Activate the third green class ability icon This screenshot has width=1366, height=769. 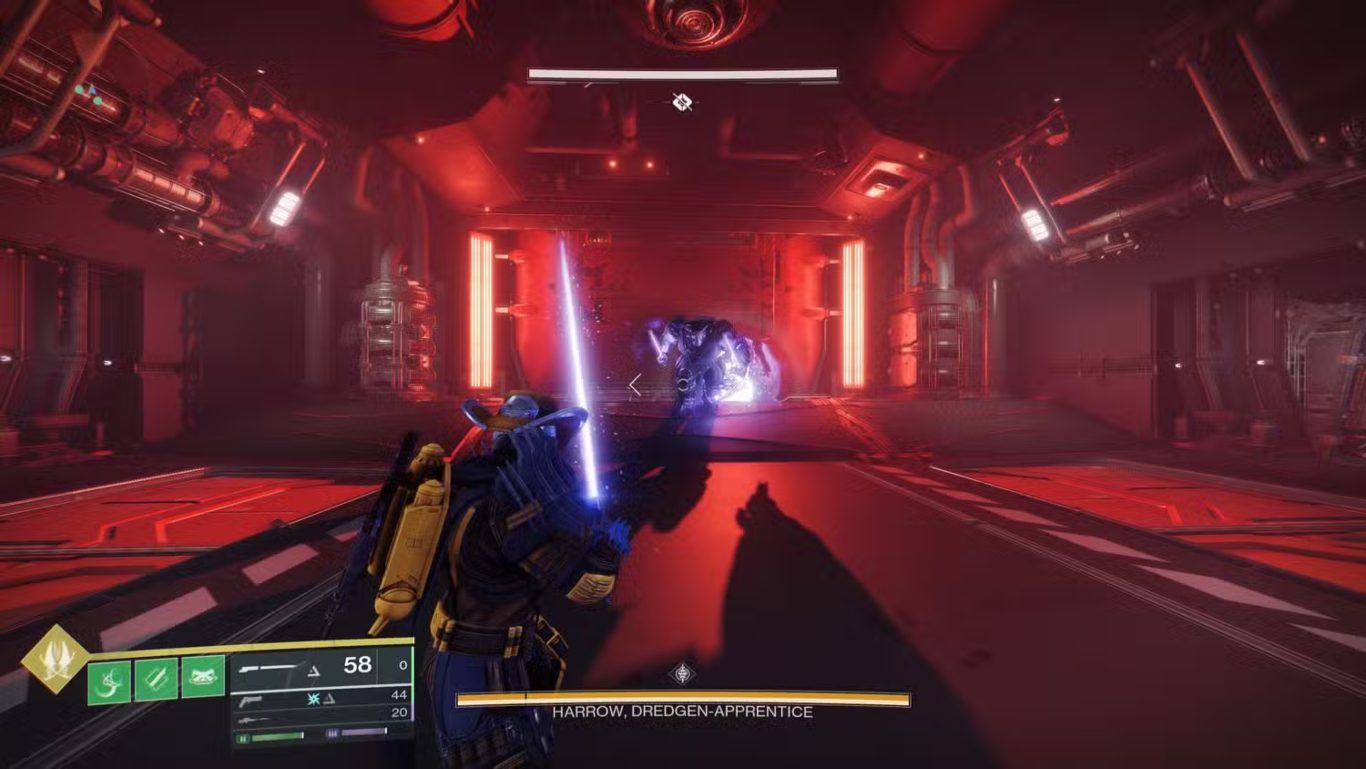click(x=203, y=677)
